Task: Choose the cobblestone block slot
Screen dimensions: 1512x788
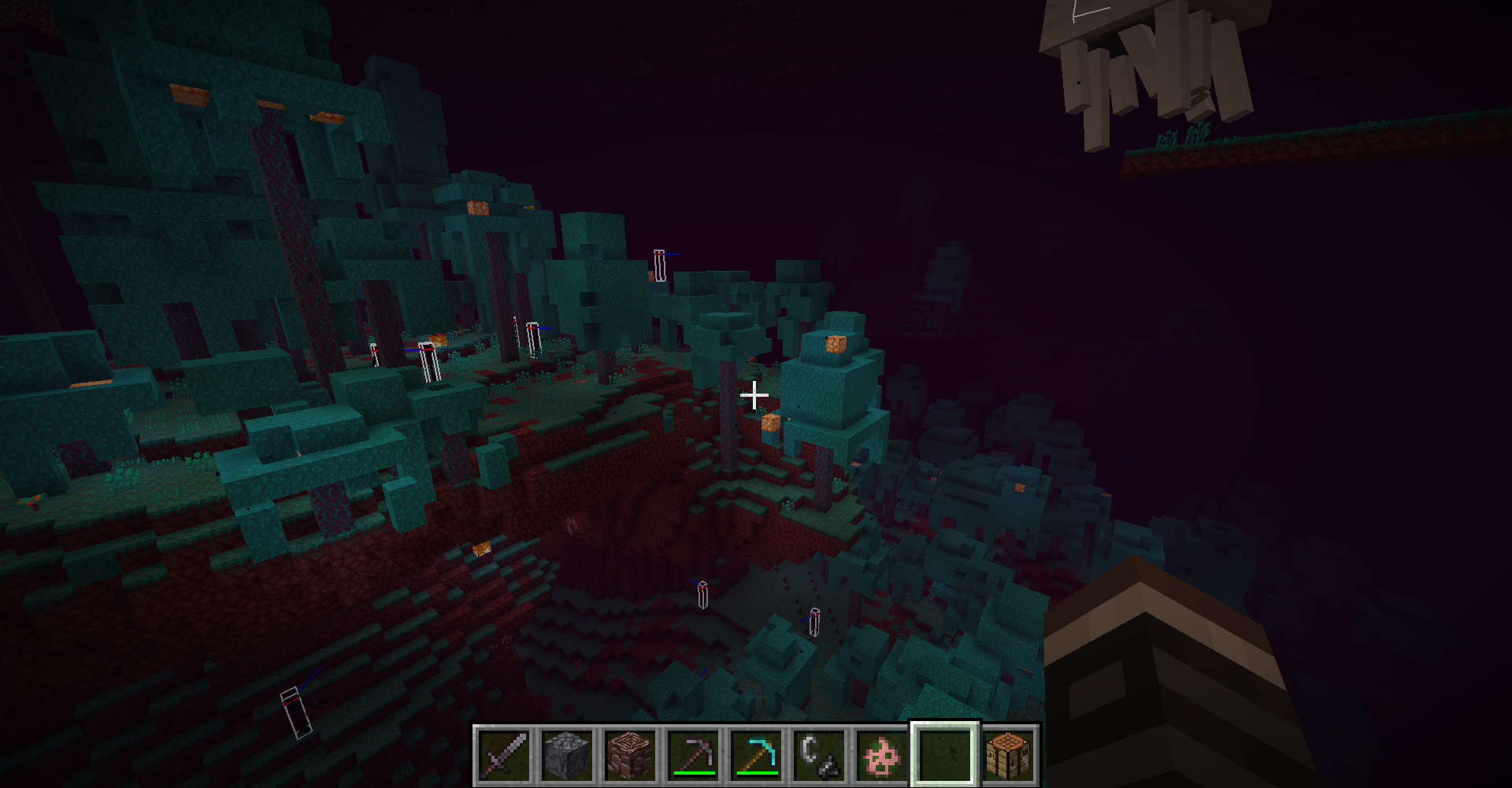Action: click(567, 755)
